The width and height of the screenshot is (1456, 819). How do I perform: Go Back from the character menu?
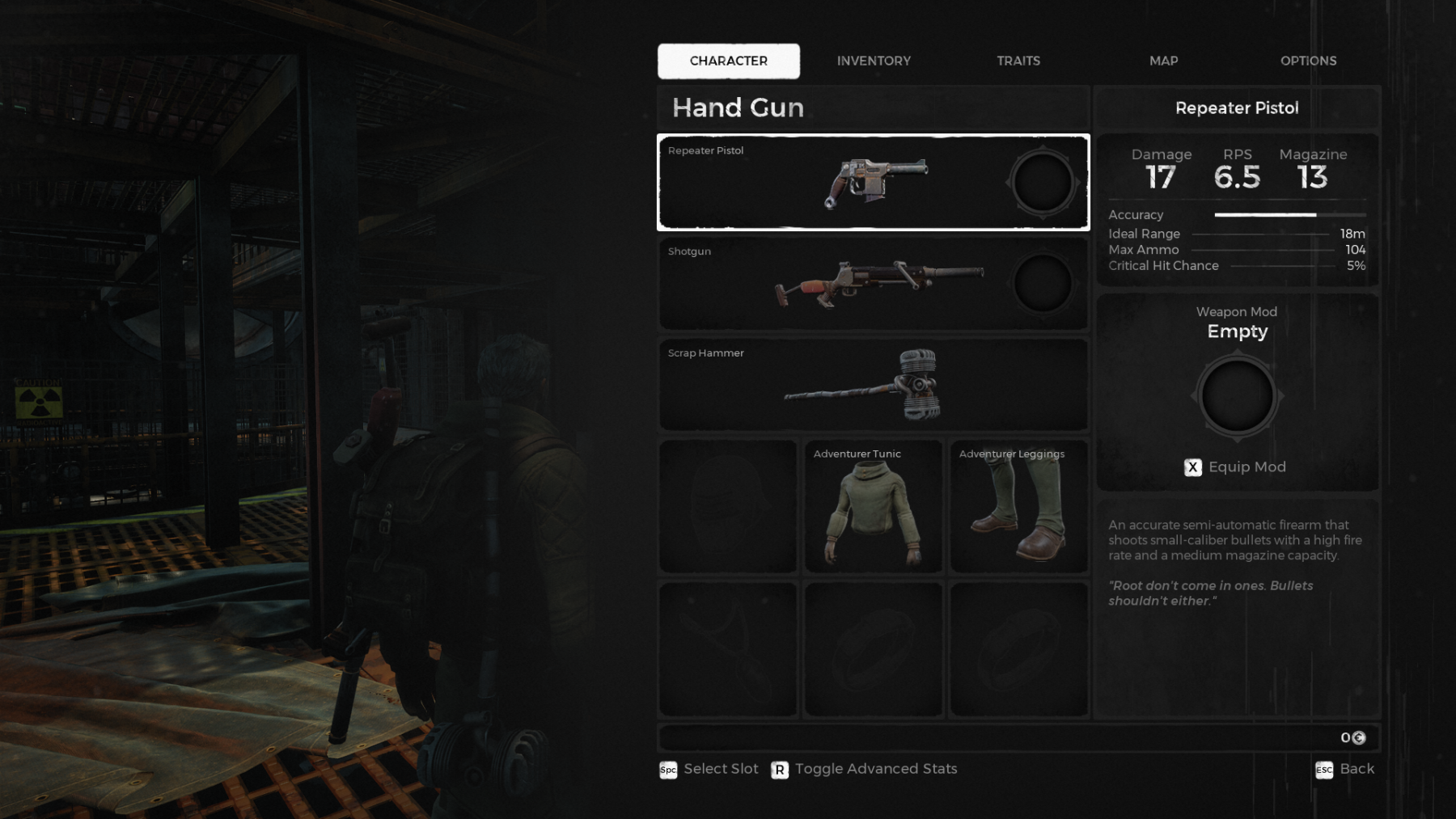[1345, 769]
